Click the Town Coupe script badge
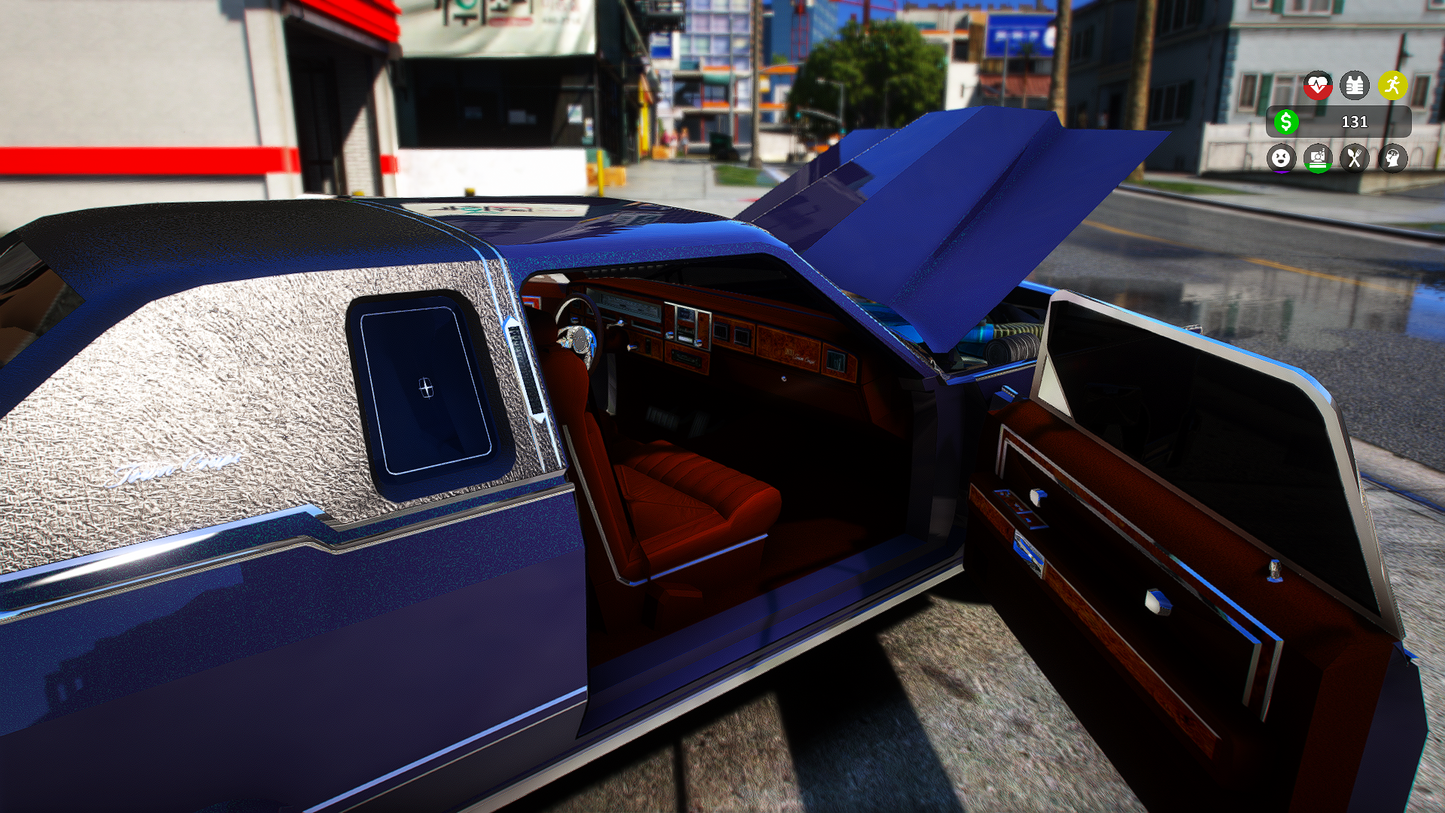1445x813 pixels. tap(175, 463)
